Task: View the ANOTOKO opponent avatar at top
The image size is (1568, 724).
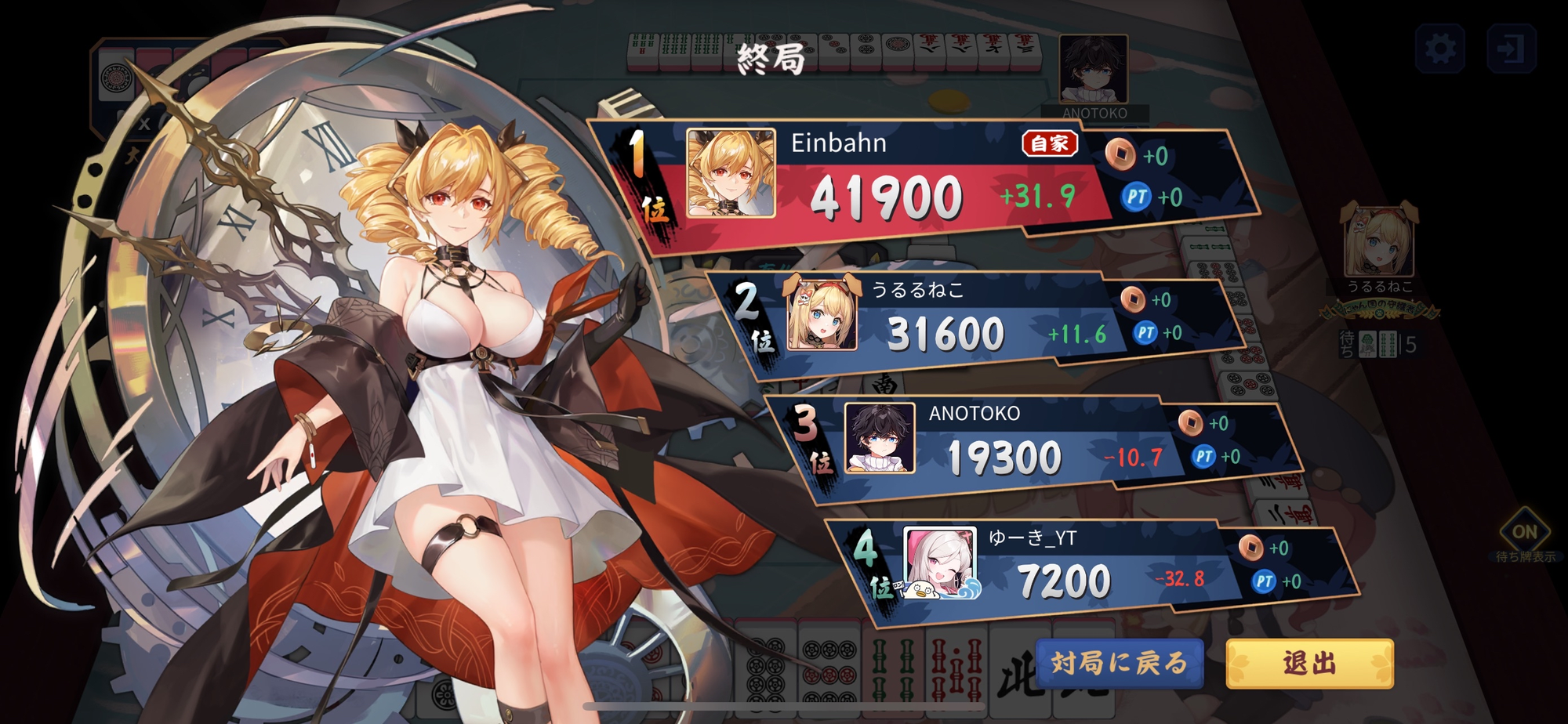Action: [1093, 69]
